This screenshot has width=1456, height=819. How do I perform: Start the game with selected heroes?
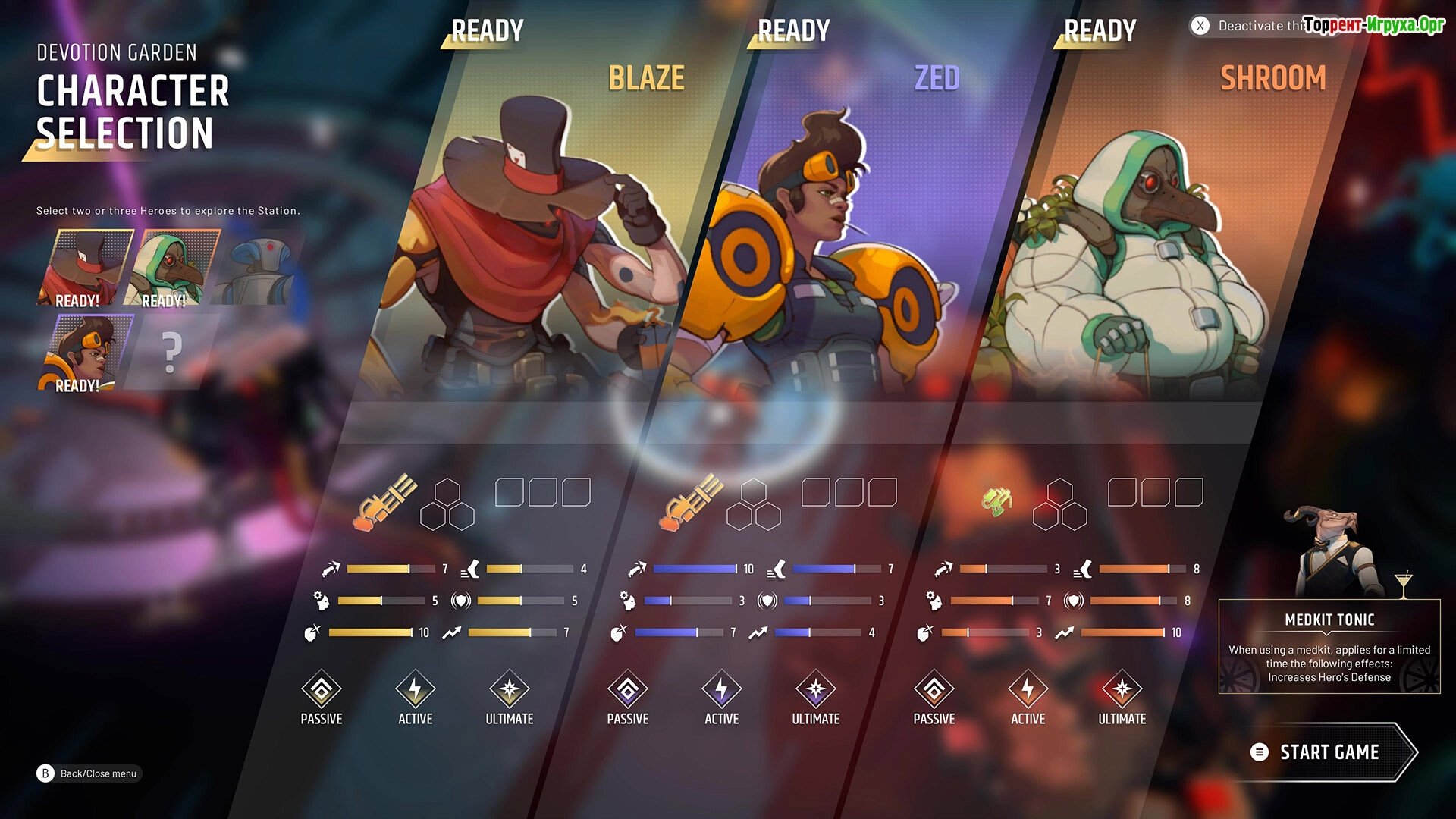coord(1329,752)
